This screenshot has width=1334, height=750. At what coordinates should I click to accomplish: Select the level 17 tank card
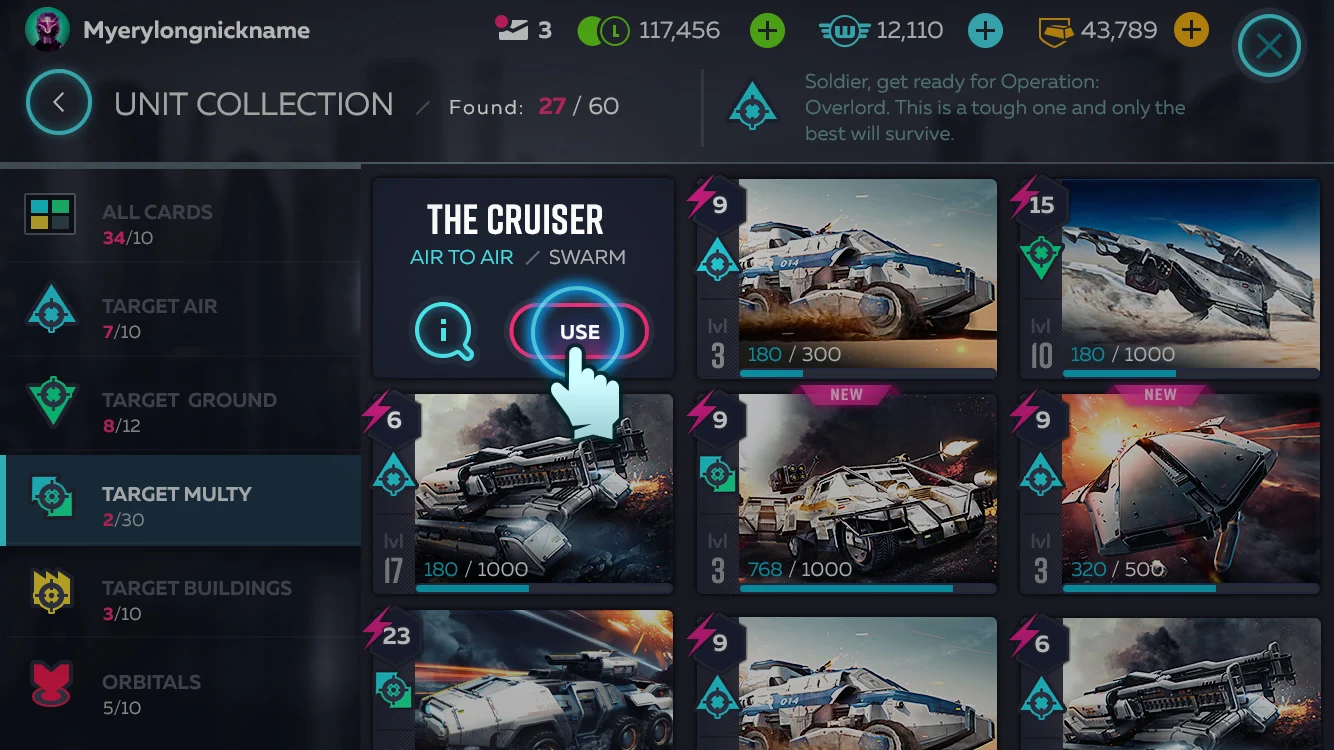coord(523,492)
